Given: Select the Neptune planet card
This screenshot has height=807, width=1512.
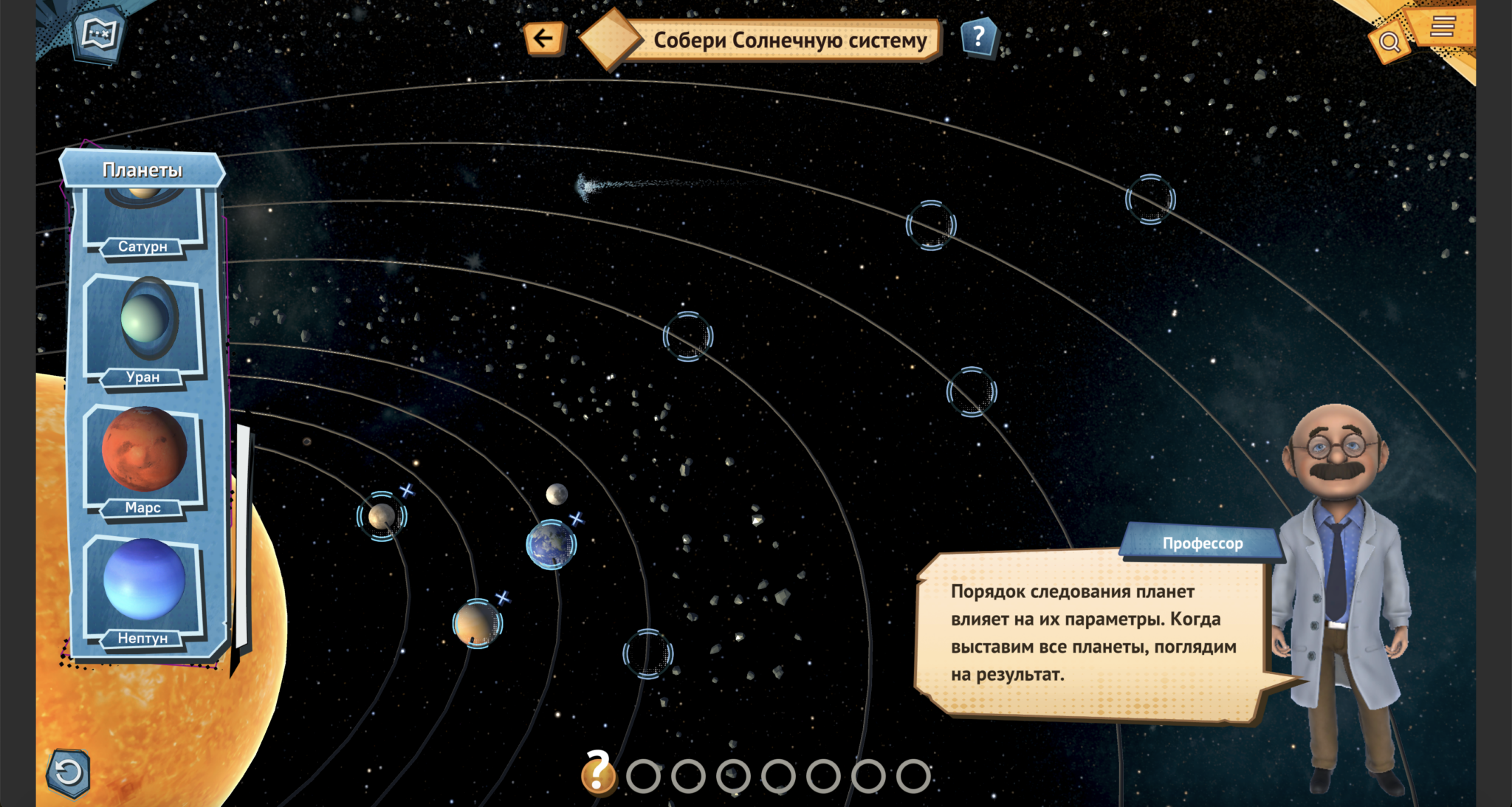Looking at the screenshot, I should (144, 588).
